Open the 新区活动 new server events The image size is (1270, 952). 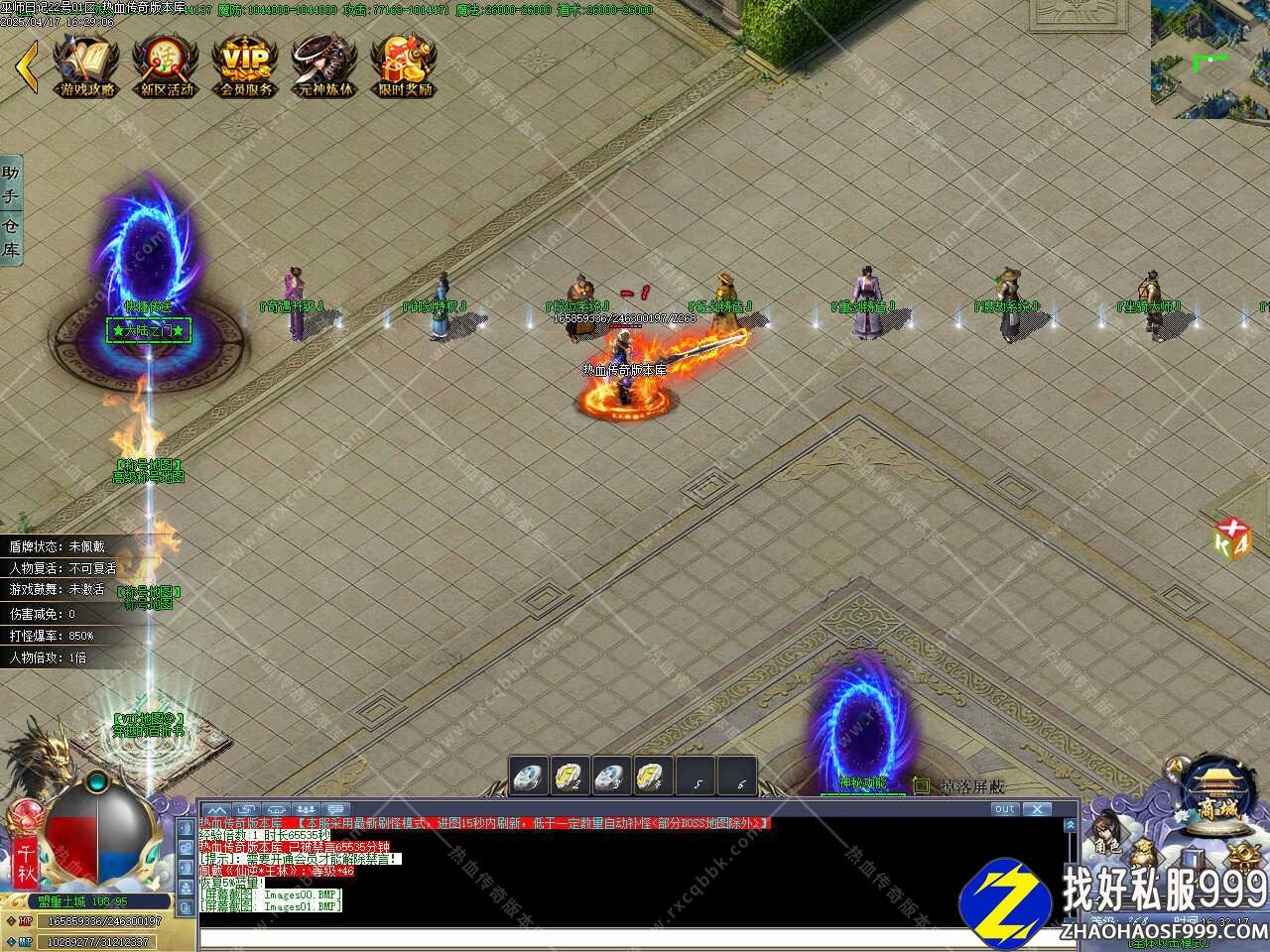click(166, 66)
